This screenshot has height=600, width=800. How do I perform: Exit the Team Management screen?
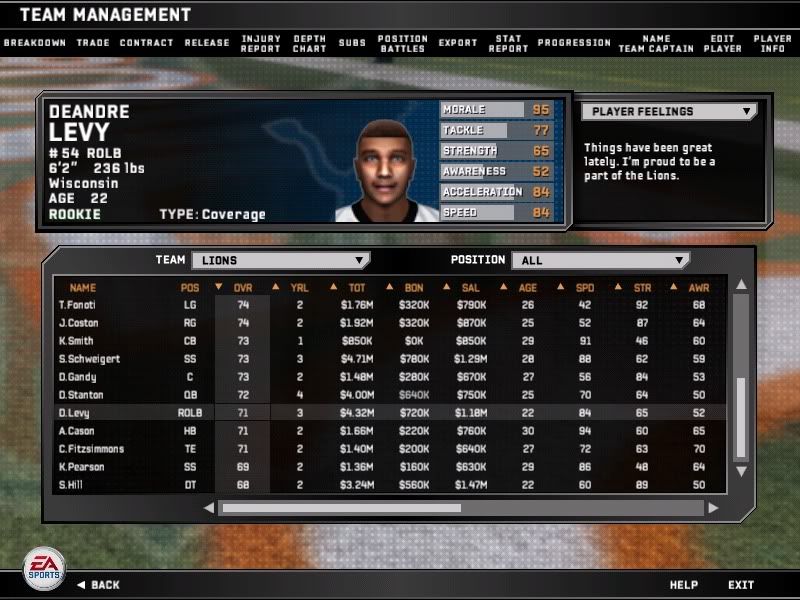click(741, 585)
